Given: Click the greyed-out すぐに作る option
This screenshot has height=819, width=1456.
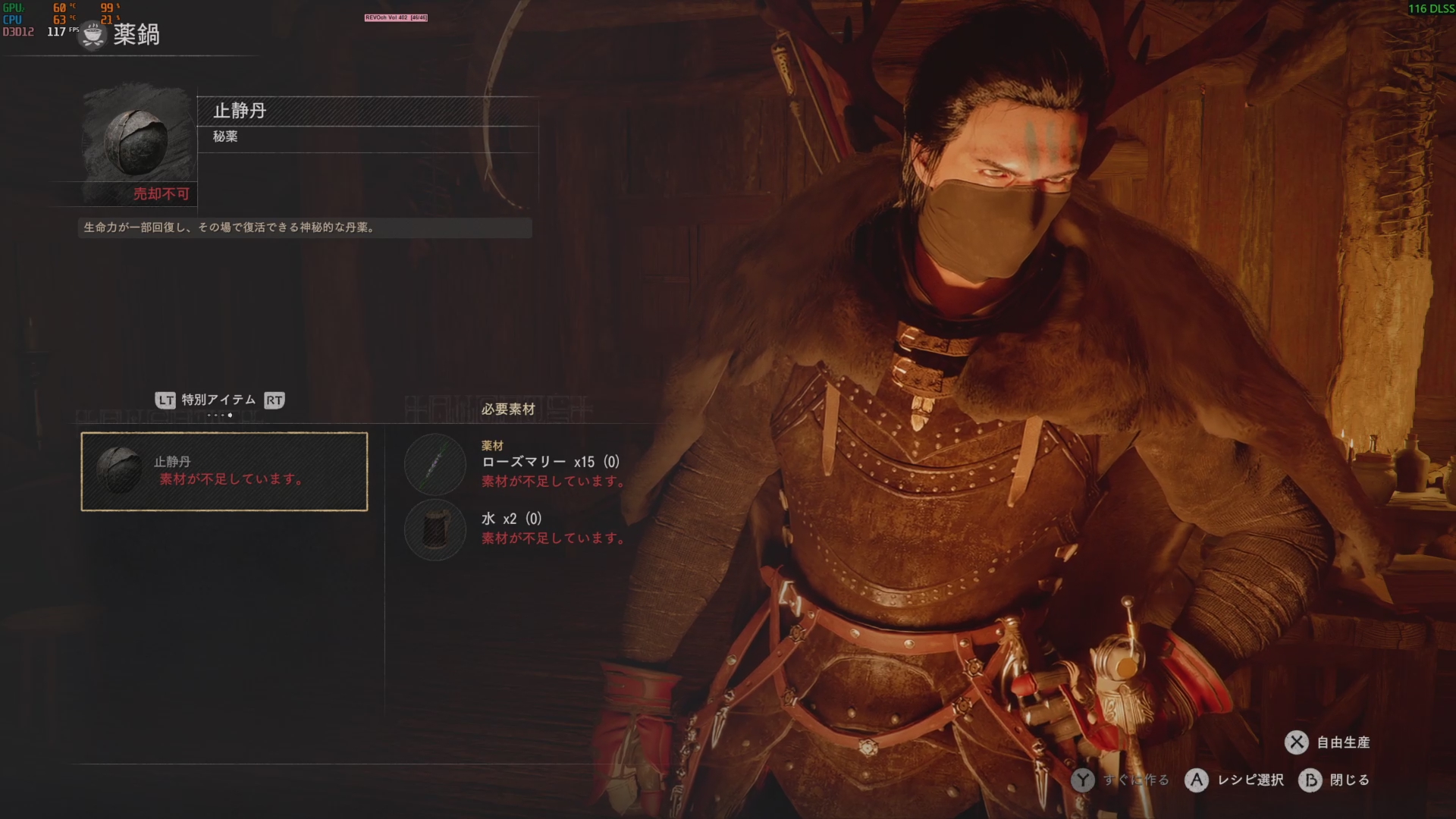Looking at the screenshot, I should (x=1121, y=780).
